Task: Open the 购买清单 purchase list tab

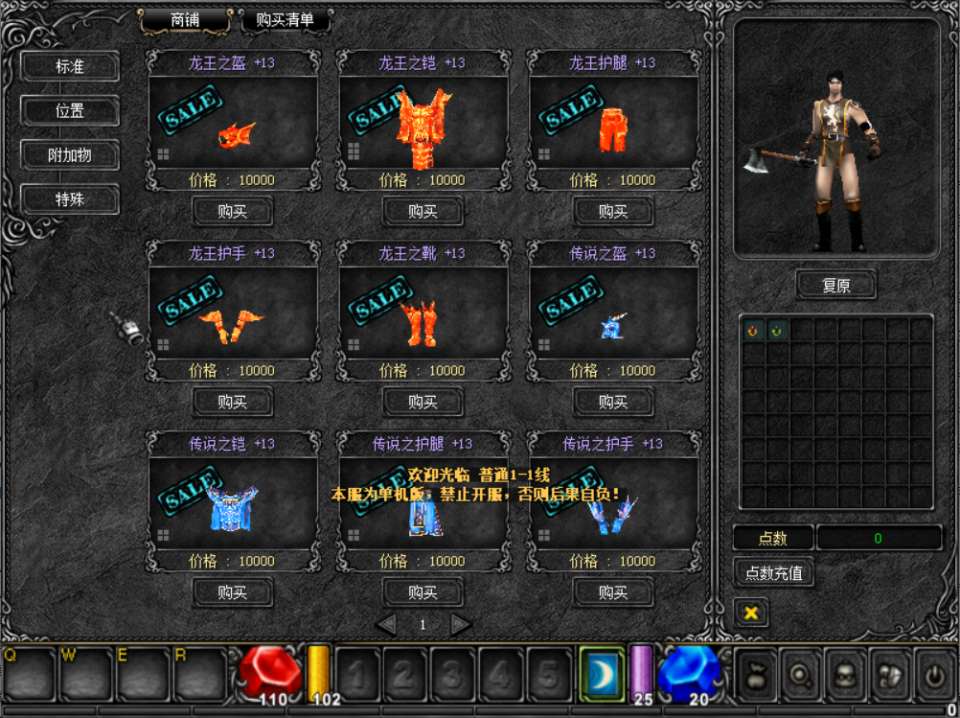Action: (285, 20)
